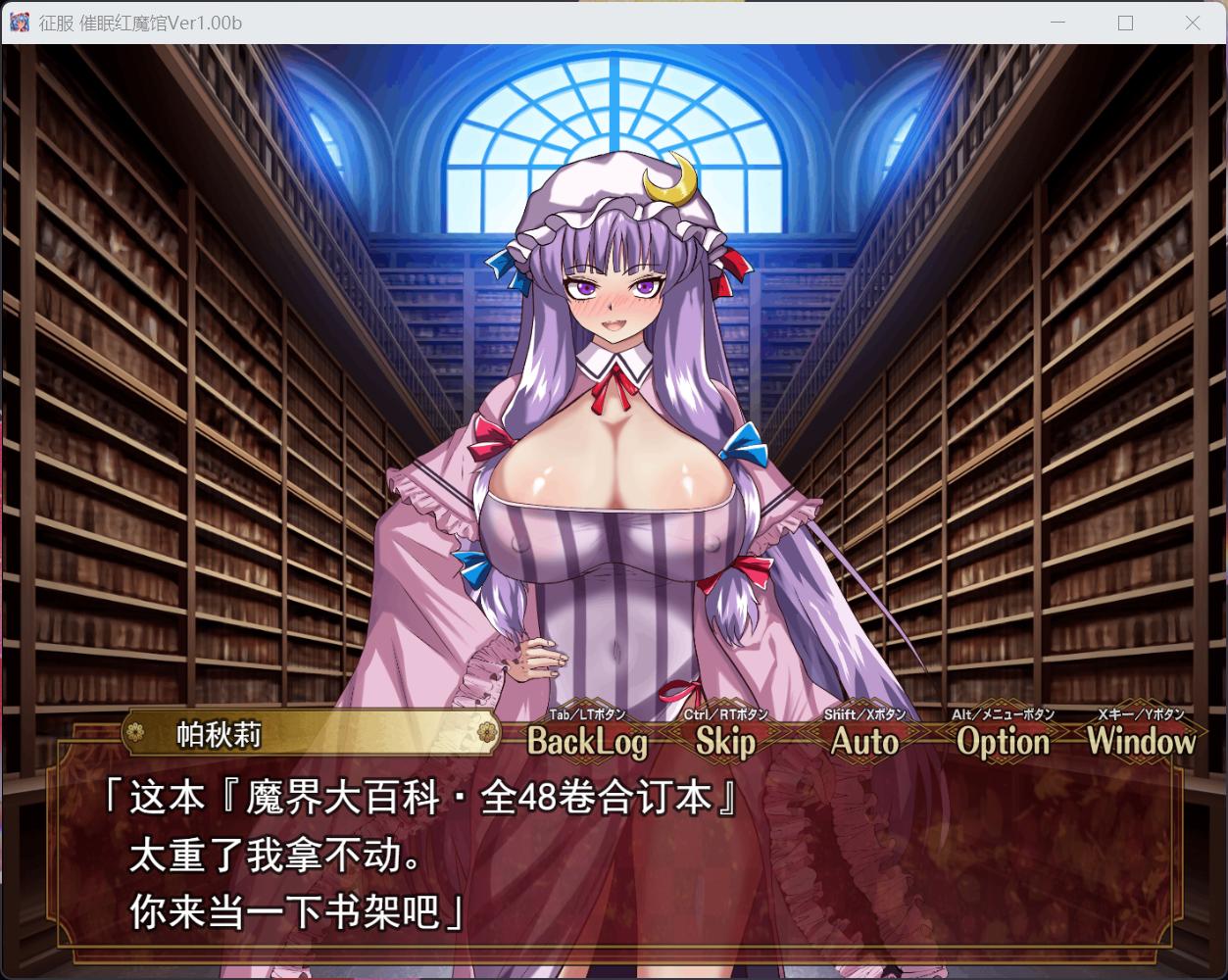Hide the dialogue box with Window

tap(1141, 742)
